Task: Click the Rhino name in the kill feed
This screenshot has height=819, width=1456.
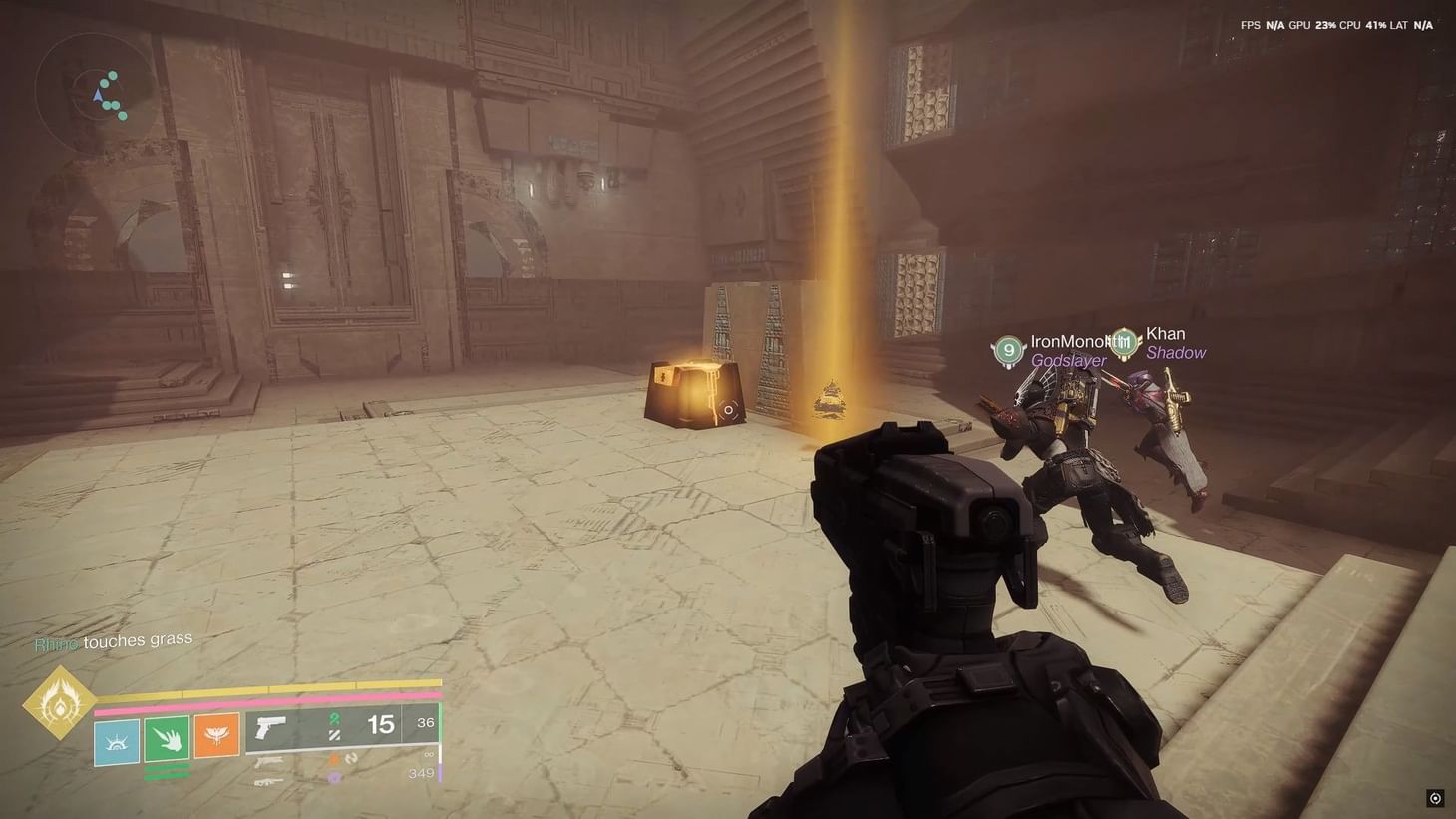Action: click(x=55, y=643)
